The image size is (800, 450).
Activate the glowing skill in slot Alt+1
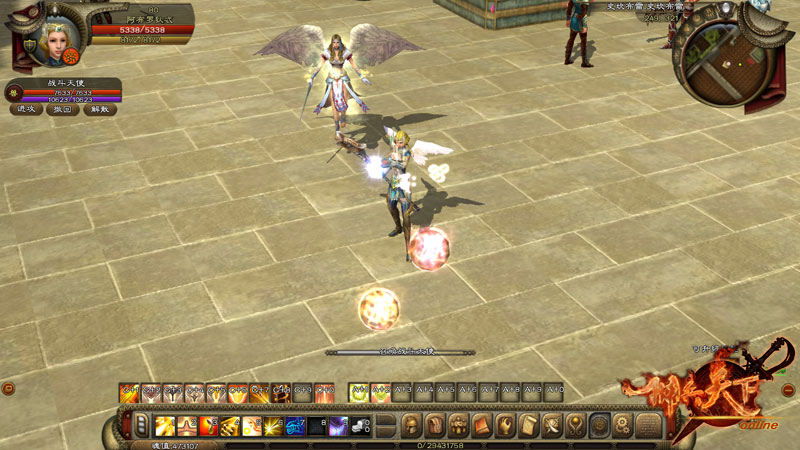click(357, 393)
